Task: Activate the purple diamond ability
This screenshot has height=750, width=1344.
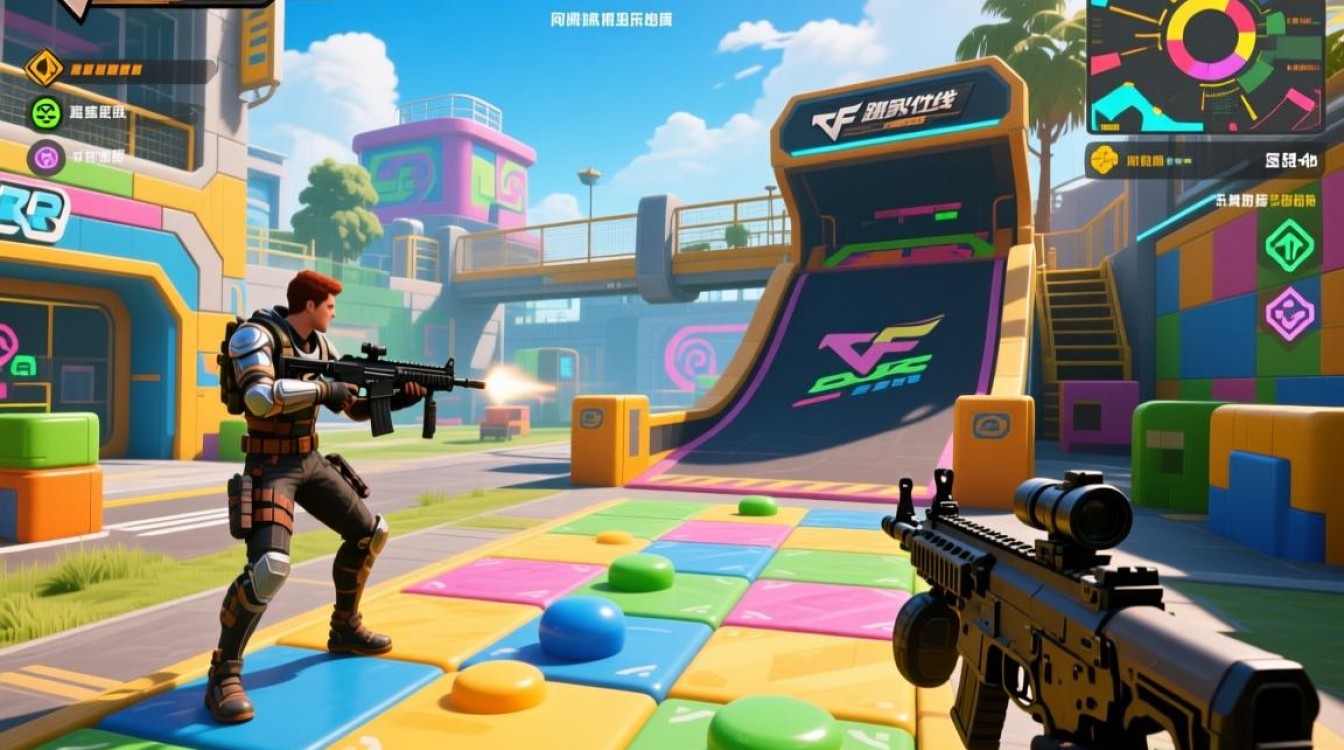Action: pos(1289,313)
